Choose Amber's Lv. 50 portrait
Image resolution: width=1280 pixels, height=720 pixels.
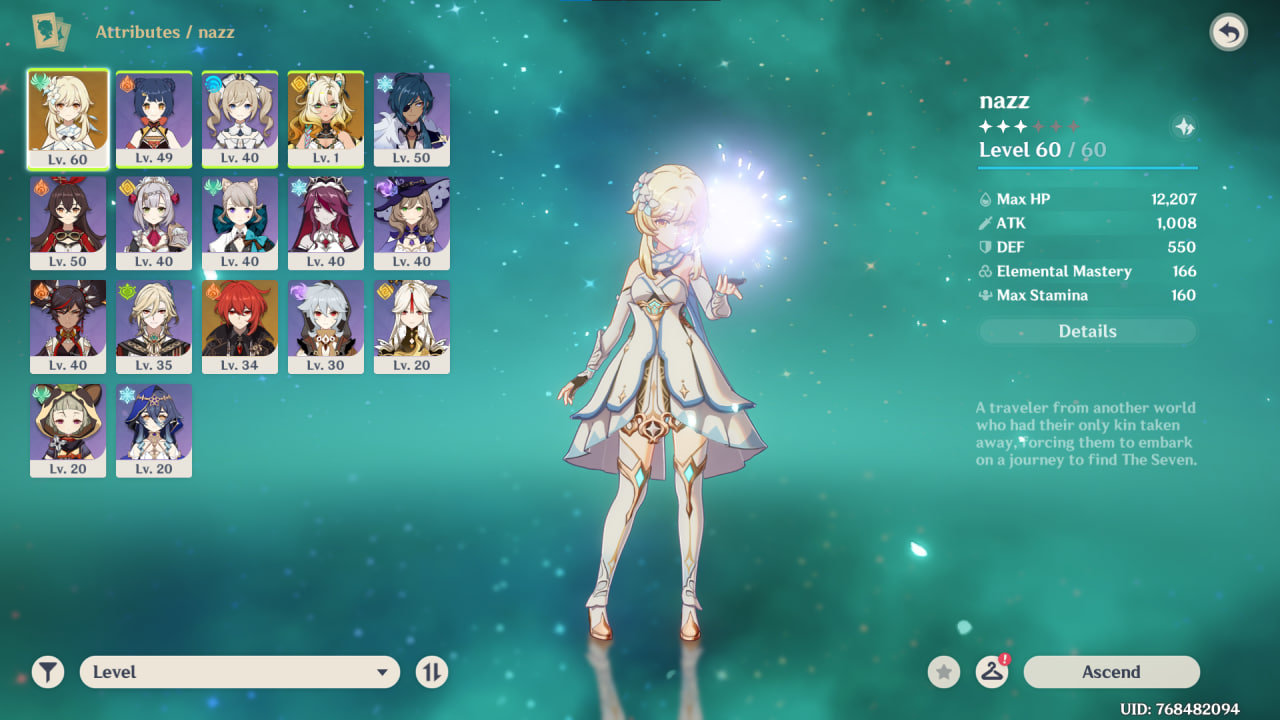(68, 223)
